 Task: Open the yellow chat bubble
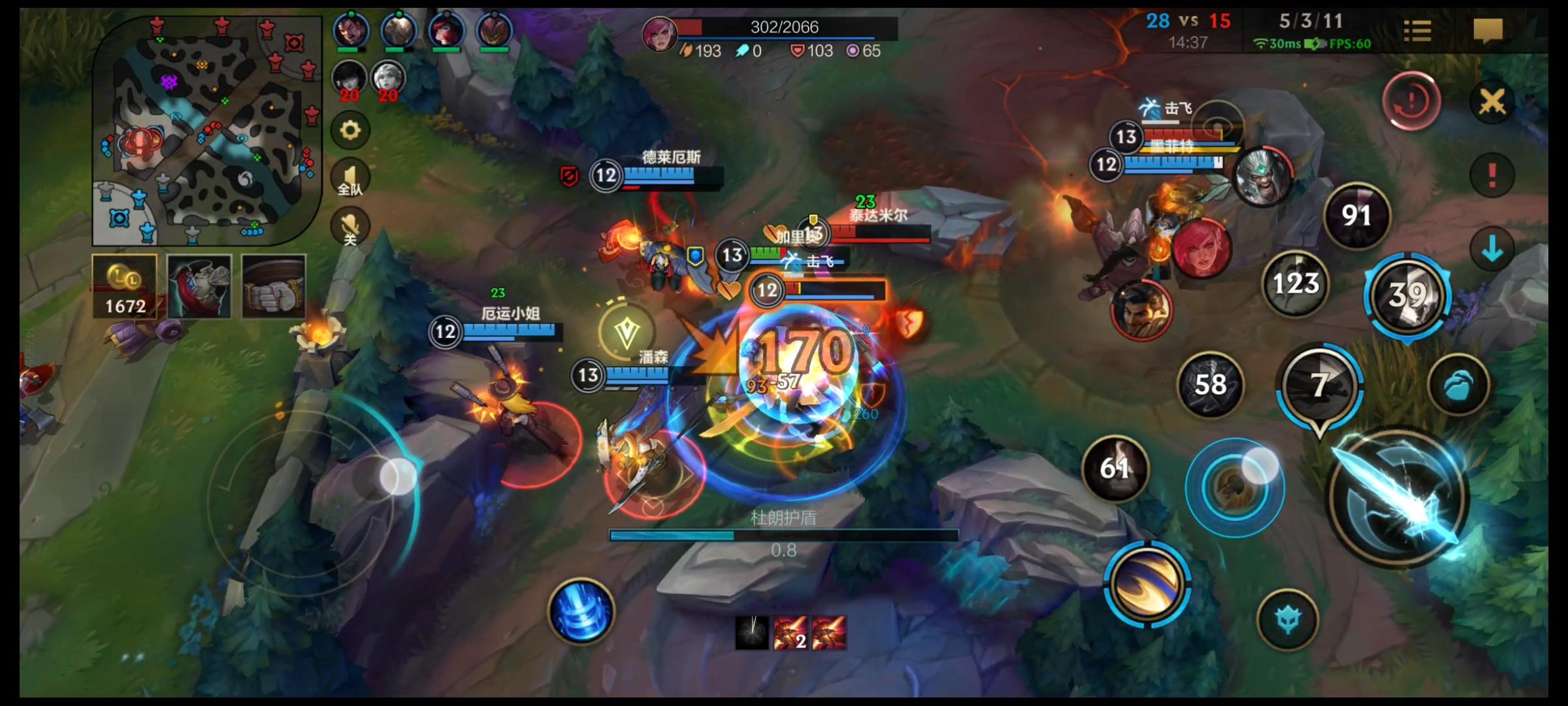pyautogui.click(x=1488, y=30)
